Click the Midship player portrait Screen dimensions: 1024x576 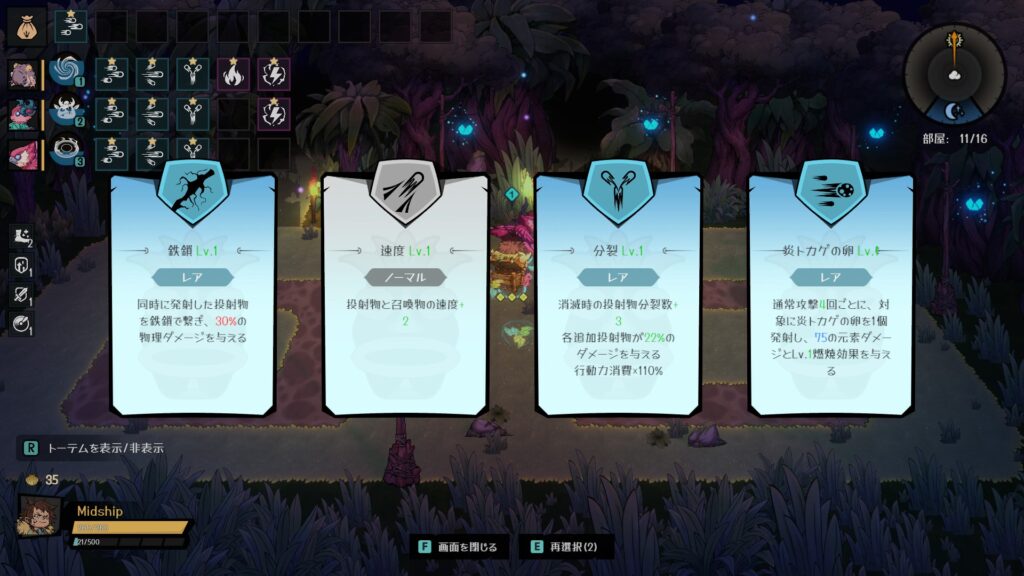click(x=39, y=517)
